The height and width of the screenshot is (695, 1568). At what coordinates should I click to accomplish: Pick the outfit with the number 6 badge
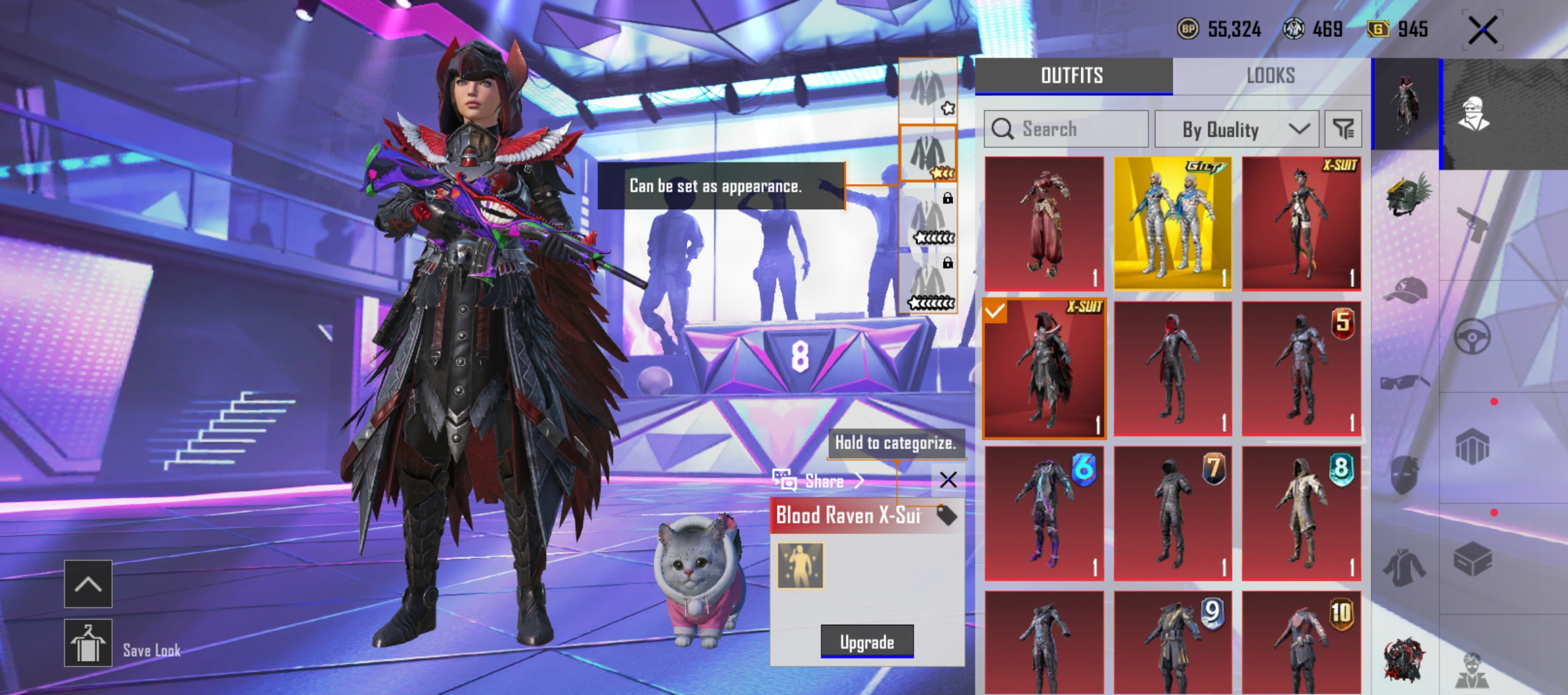pyautogui.click(x=1043, y=513)
